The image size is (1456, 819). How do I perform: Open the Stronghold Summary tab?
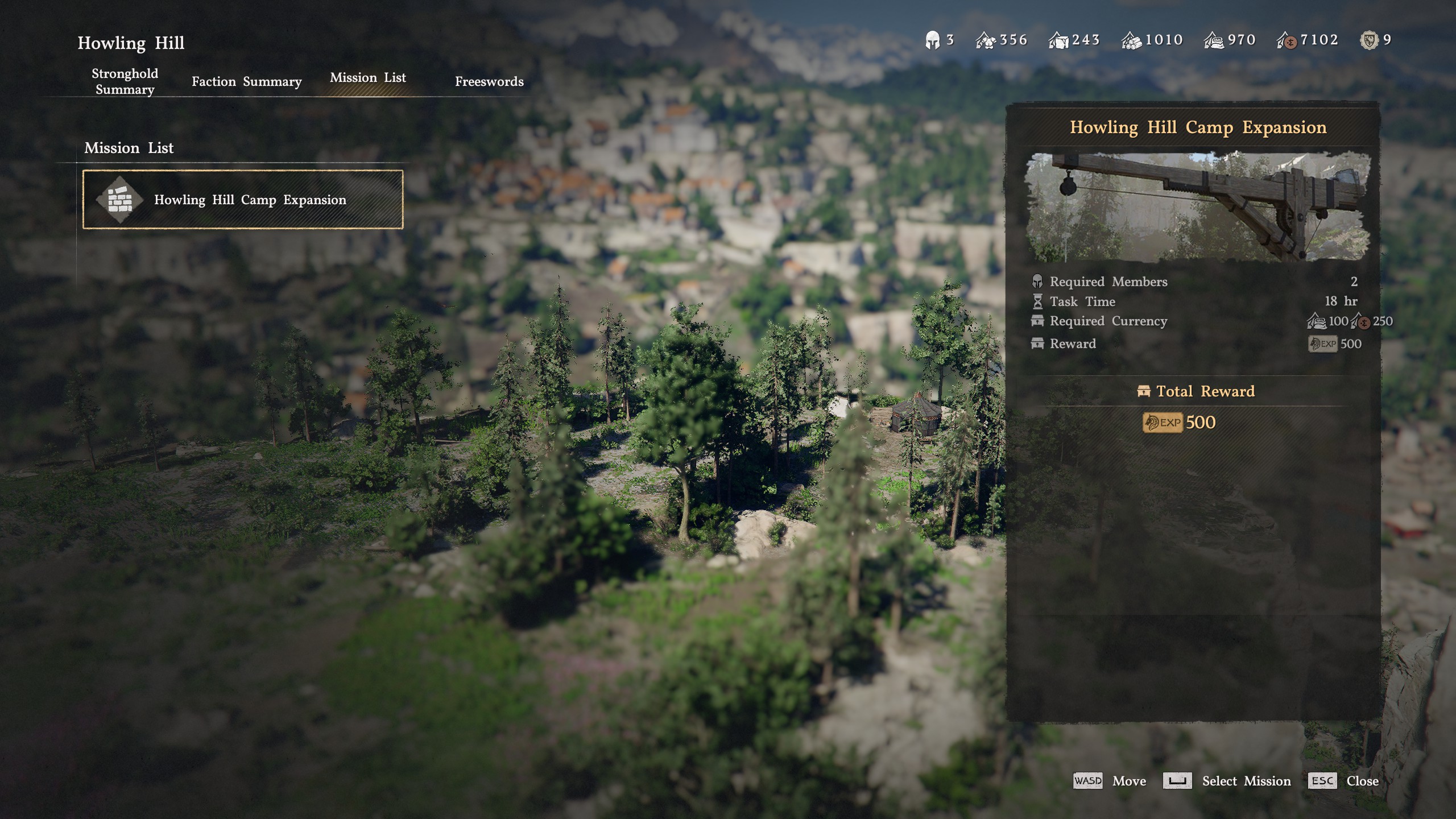click(x=125, y=81)
